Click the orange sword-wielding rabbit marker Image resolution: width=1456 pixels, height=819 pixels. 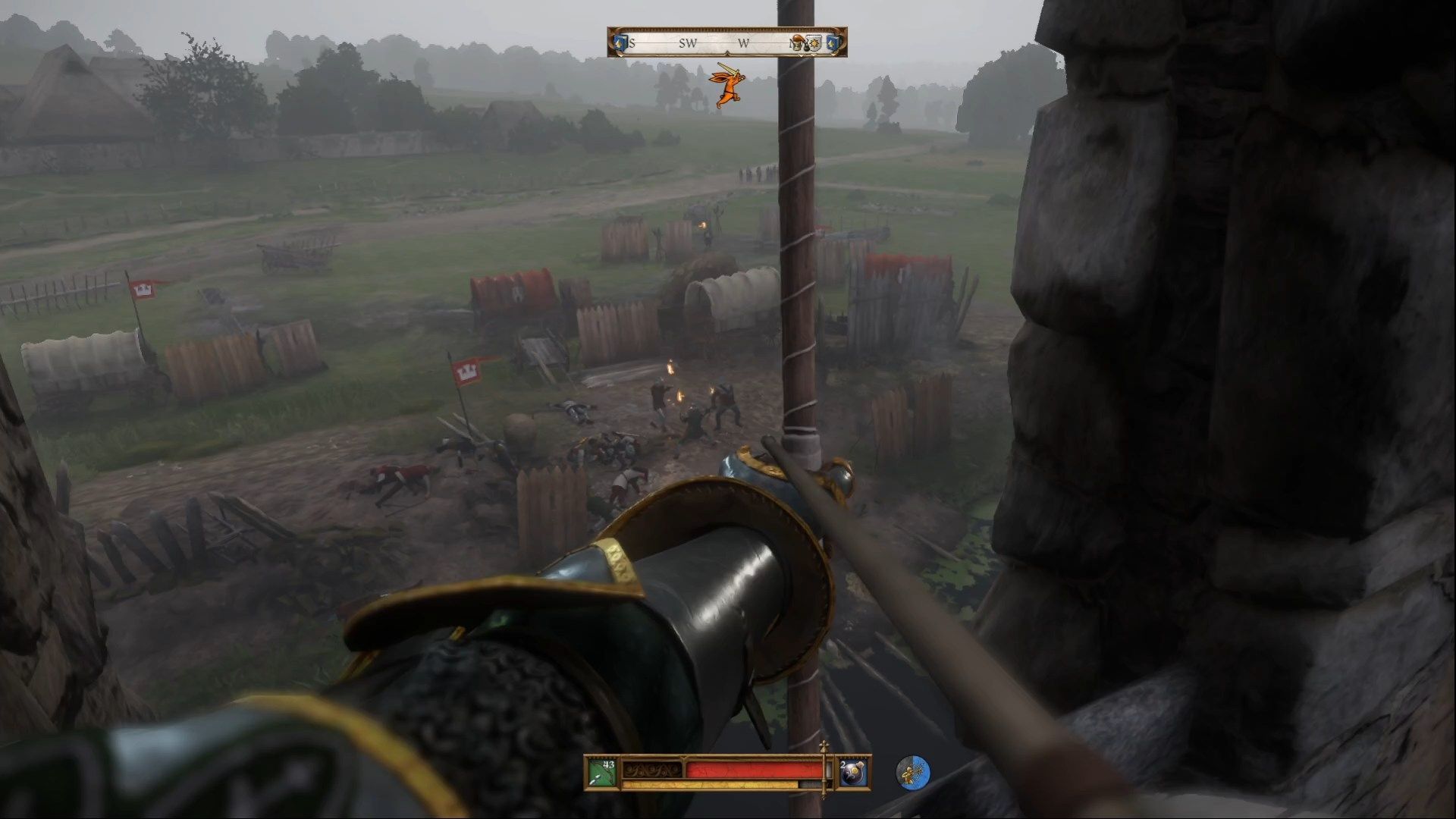pos(726,86)
